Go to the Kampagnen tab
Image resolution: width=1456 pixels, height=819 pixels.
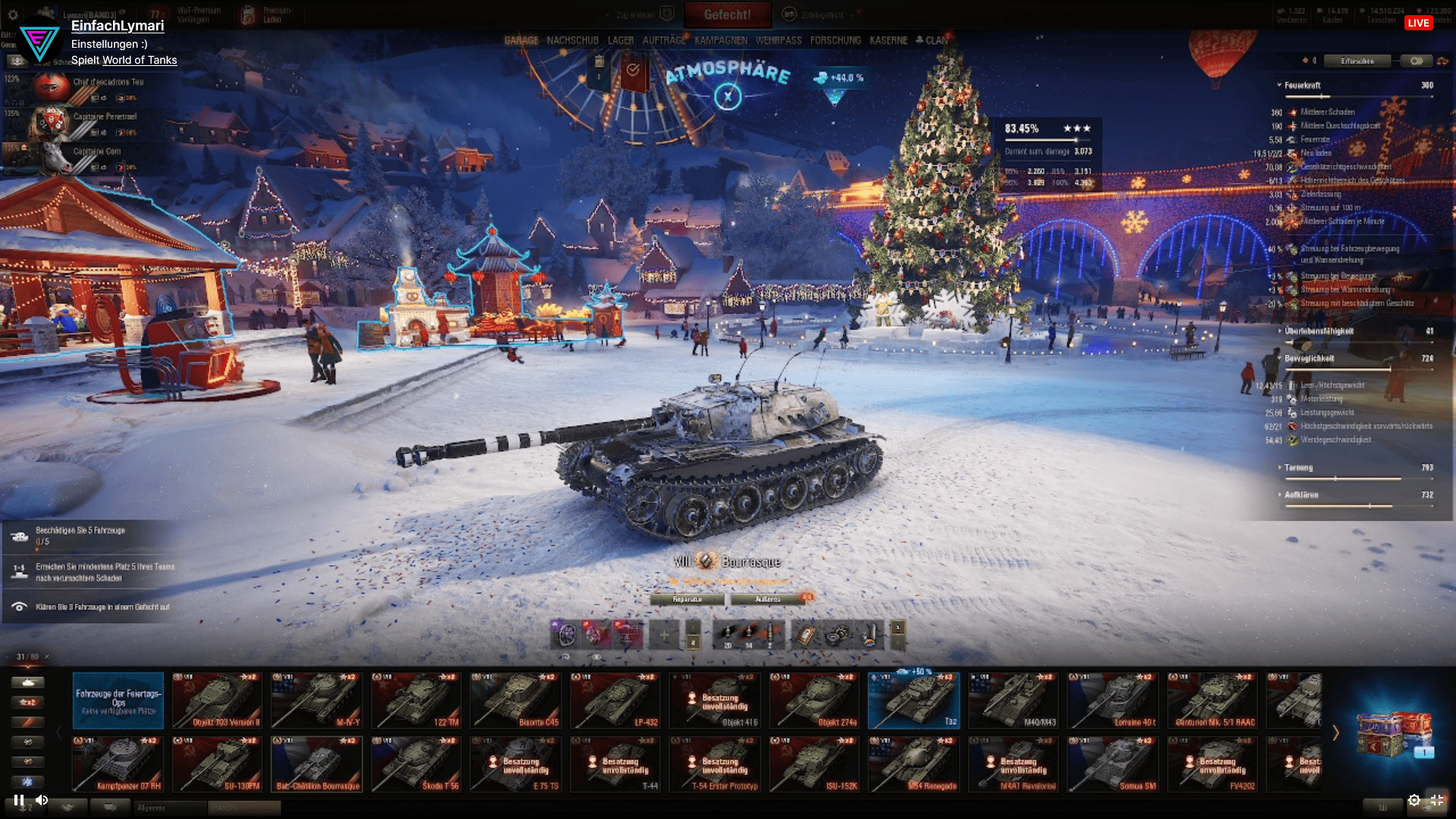(x=720, y=40)
